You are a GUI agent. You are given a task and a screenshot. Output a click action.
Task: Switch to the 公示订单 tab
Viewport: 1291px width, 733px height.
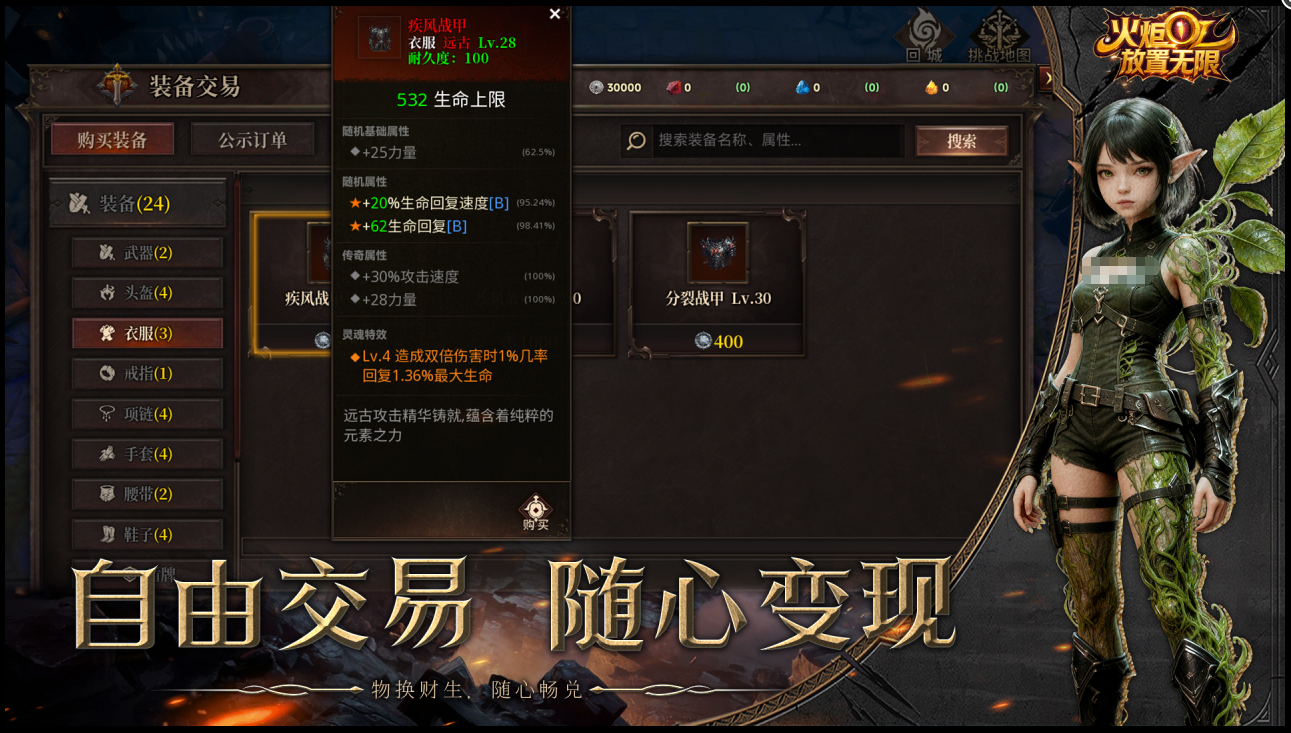click(253, 140)
